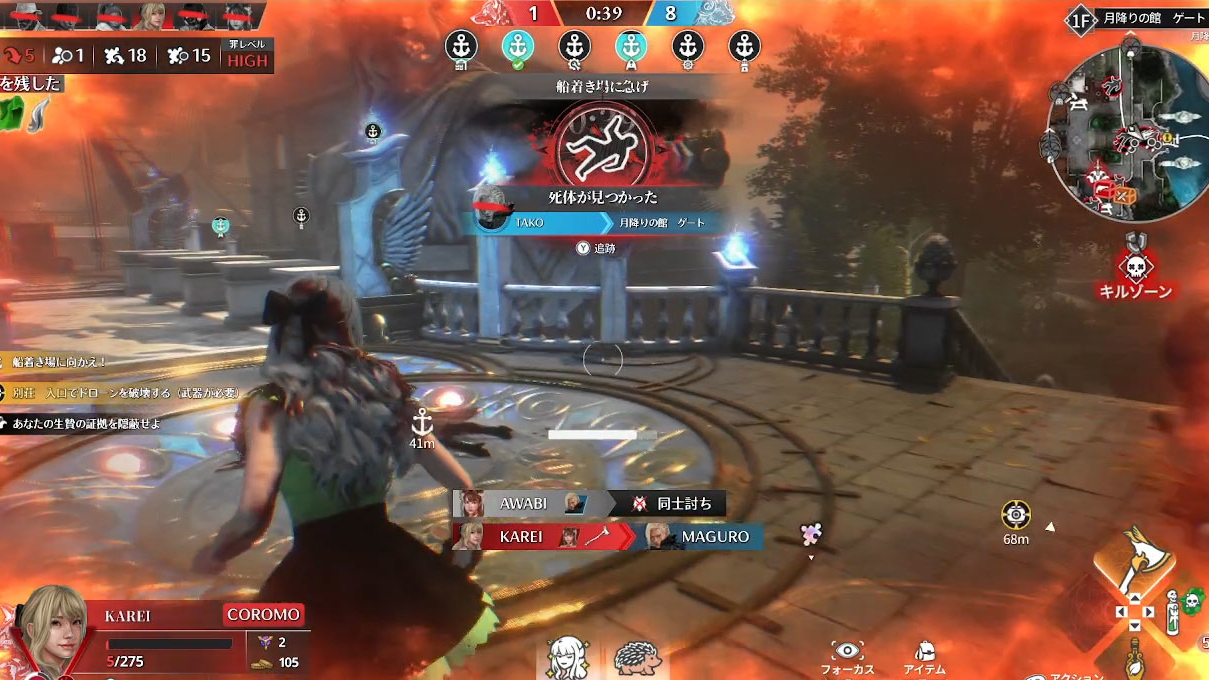The width and height of the screenshot is (1209, 680).
Task: Select the body-found TAKO notification banner
Action: (598, 222)
